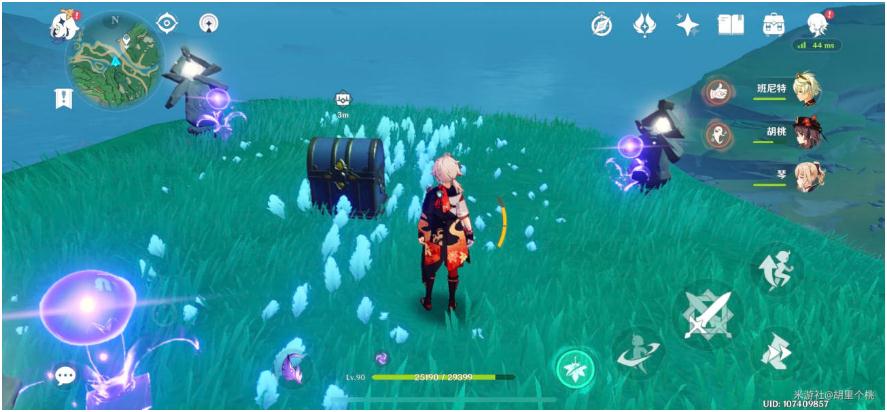Open the events four-pointed star icon

point(688,25)
